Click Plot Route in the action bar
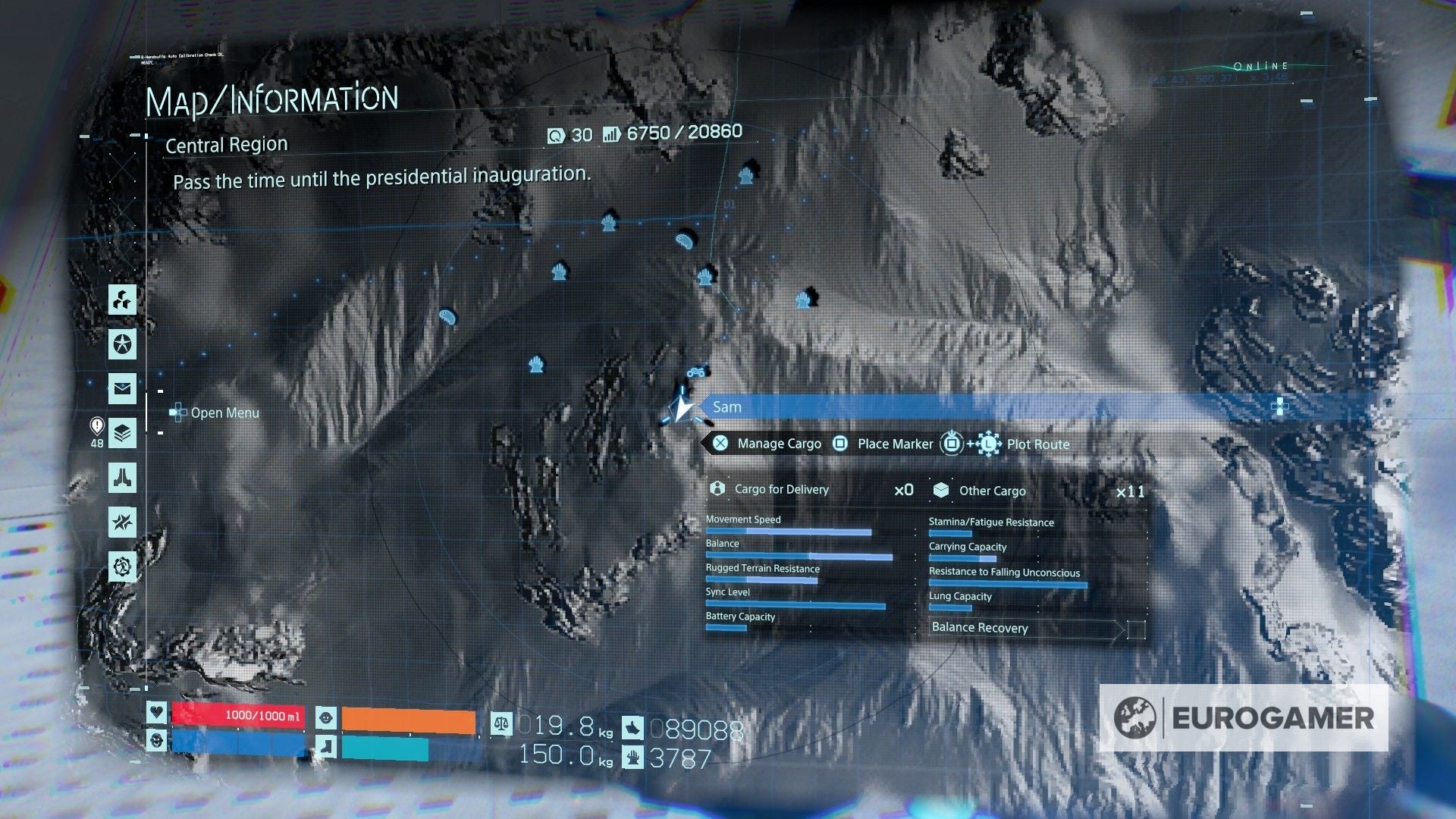This screenshot has width=1456, height=819. [x=1037, y=444]
